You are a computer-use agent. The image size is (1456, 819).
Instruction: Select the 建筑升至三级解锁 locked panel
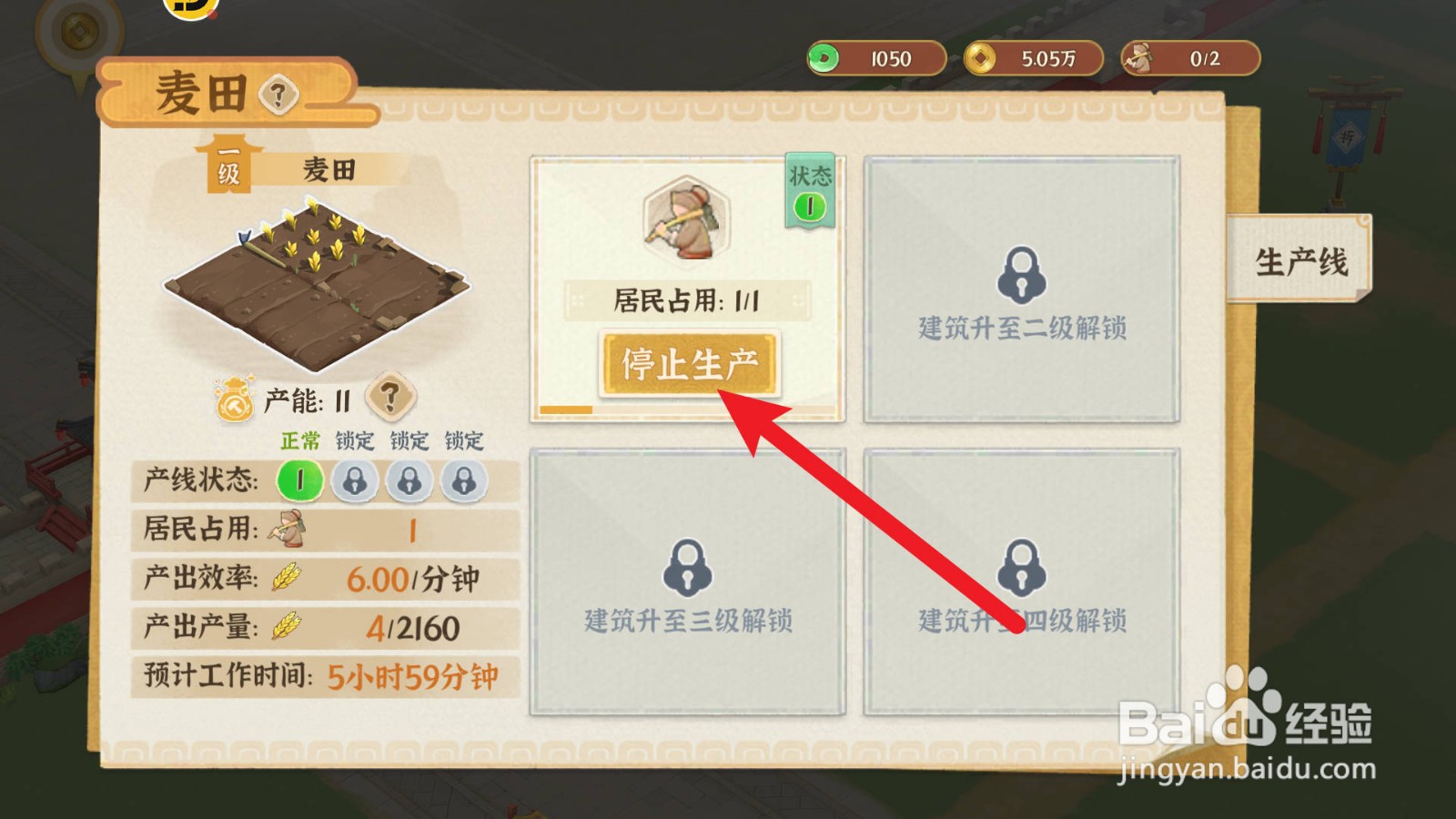coord(687,582)
